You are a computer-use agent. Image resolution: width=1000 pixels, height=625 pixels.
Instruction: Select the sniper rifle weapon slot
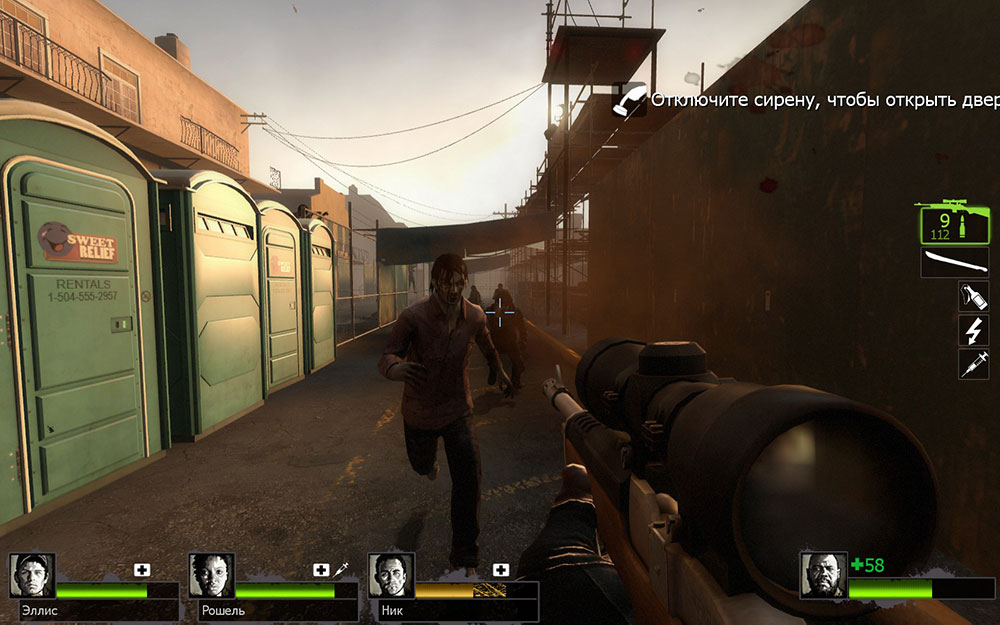click(x=947, y=222)
